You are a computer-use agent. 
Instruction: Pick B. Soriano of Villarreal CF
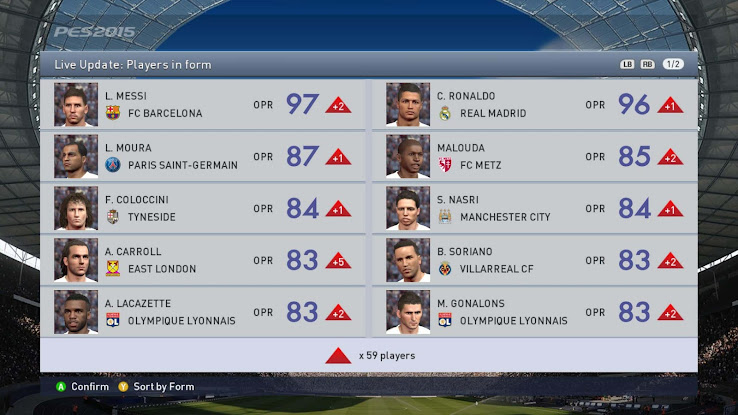pos(535,260)
